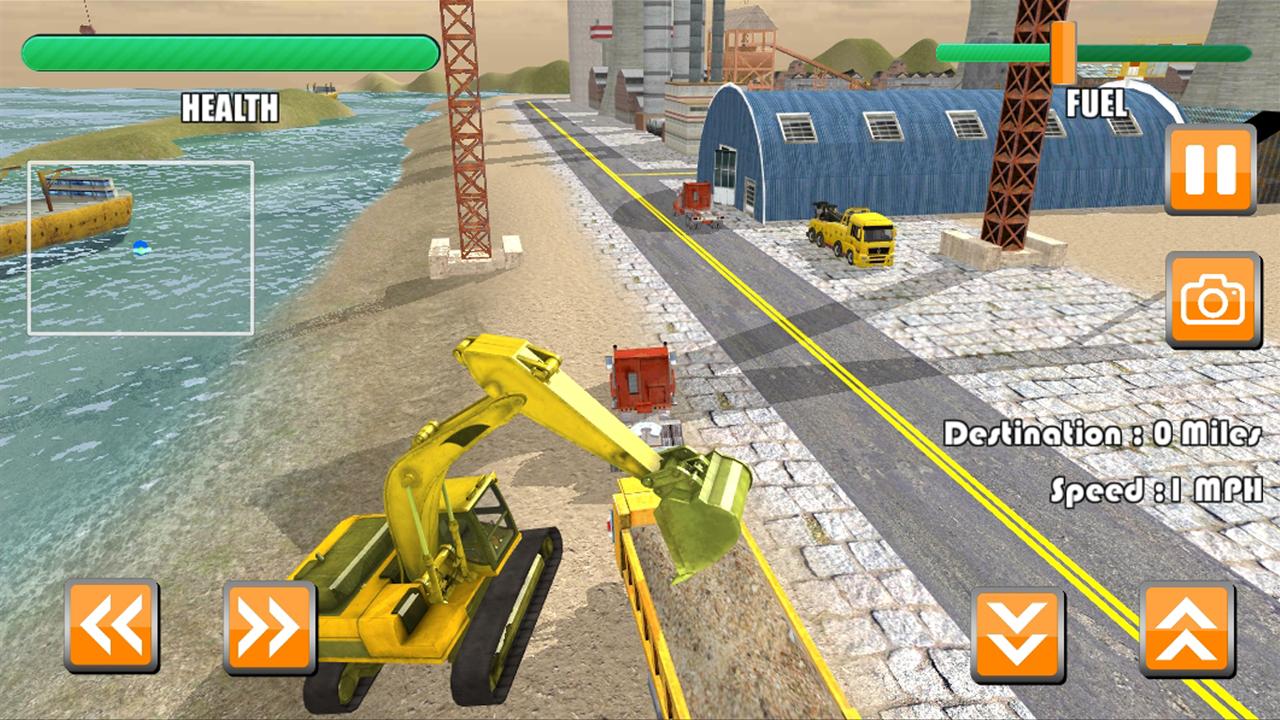The width and height of the screenshot is (1280, 720).
Task: Tap the FUEL gauge indicator
Action: tap(1062, 55)
